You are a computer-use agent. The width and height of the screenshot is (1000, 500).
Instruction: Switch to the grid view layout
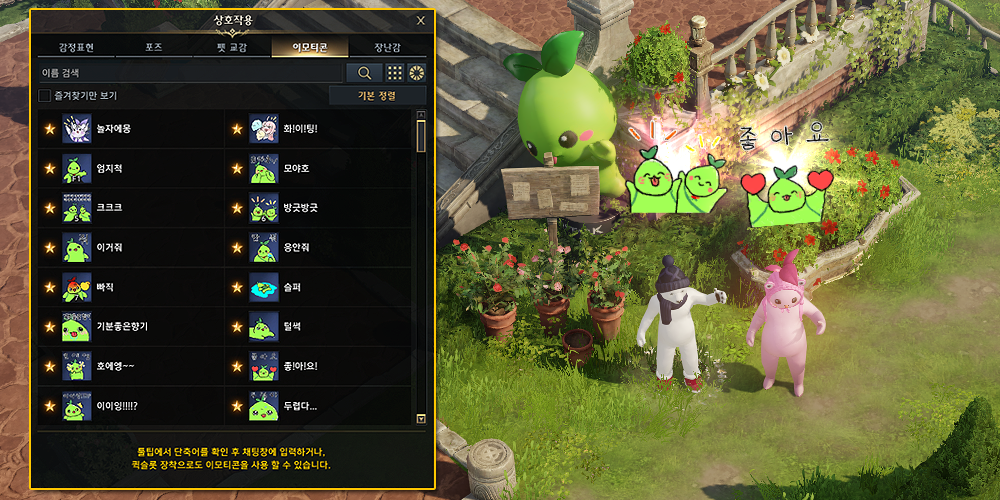[395, 73]
